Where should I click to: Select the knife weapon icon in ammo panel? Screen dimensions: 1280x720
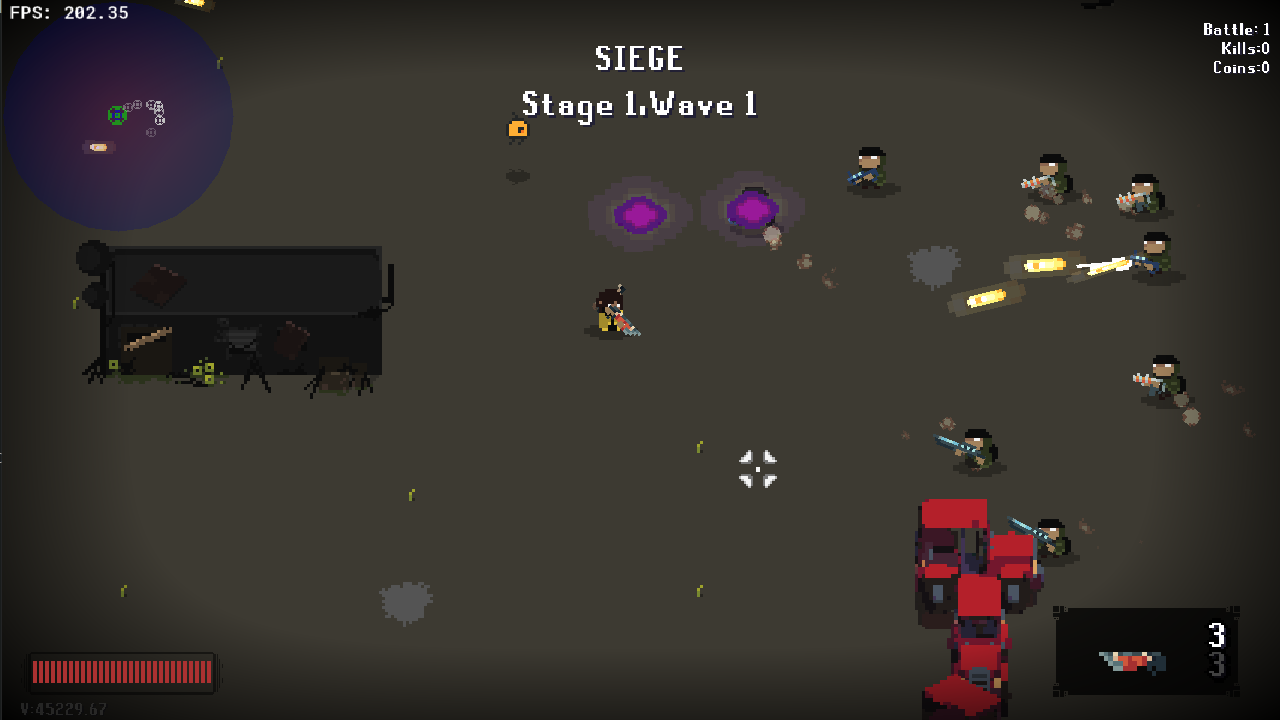click(1130, 660)
